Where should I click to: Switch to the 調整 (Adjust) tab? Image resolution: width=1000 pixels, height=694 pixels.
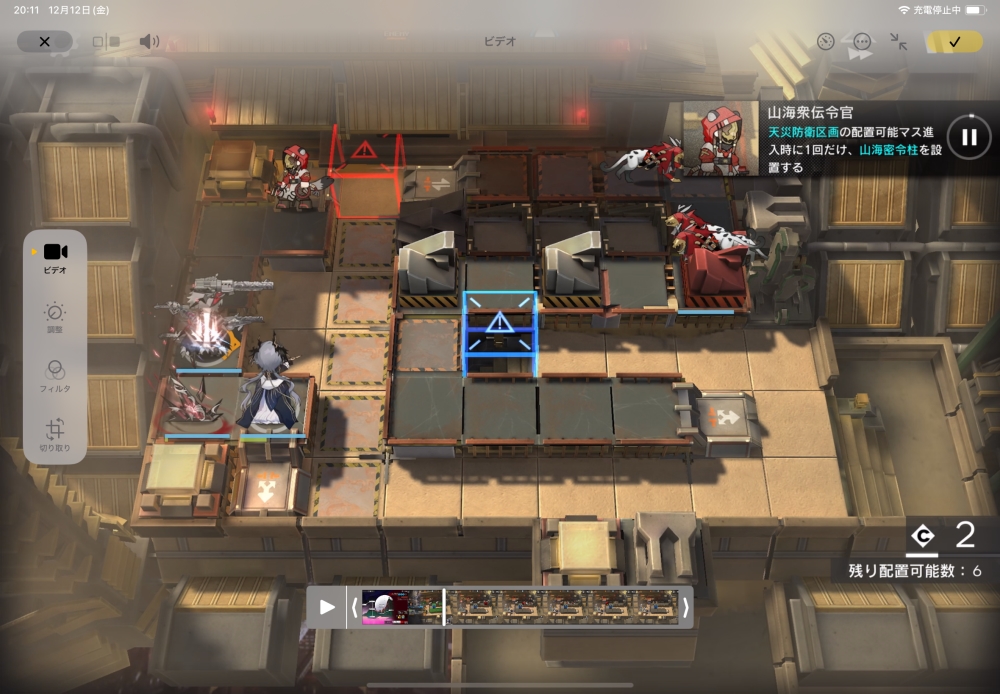[55, 319]
